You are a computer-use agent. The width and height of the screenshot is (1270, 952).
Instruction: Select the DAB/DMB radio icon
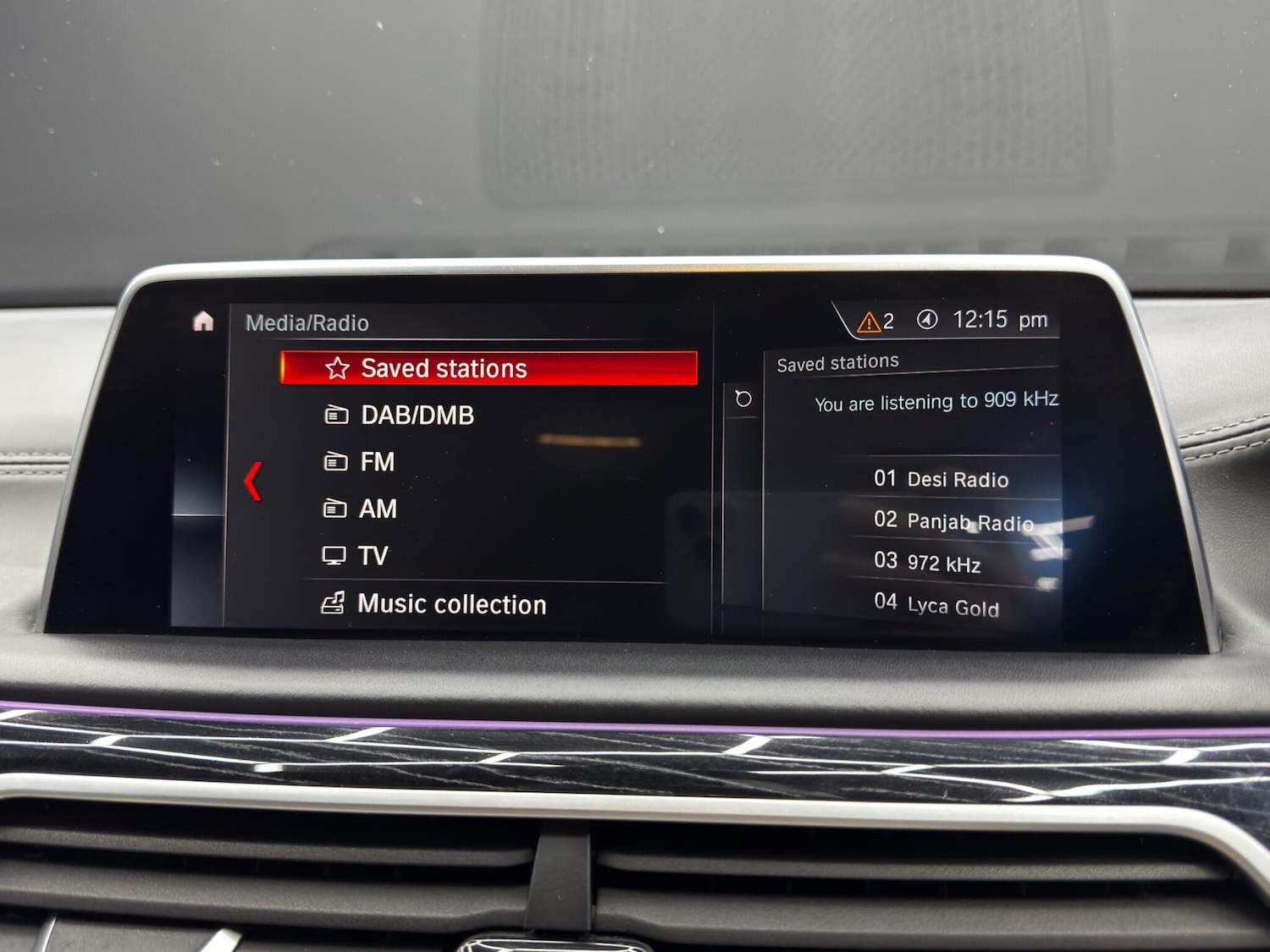[337, 415]
